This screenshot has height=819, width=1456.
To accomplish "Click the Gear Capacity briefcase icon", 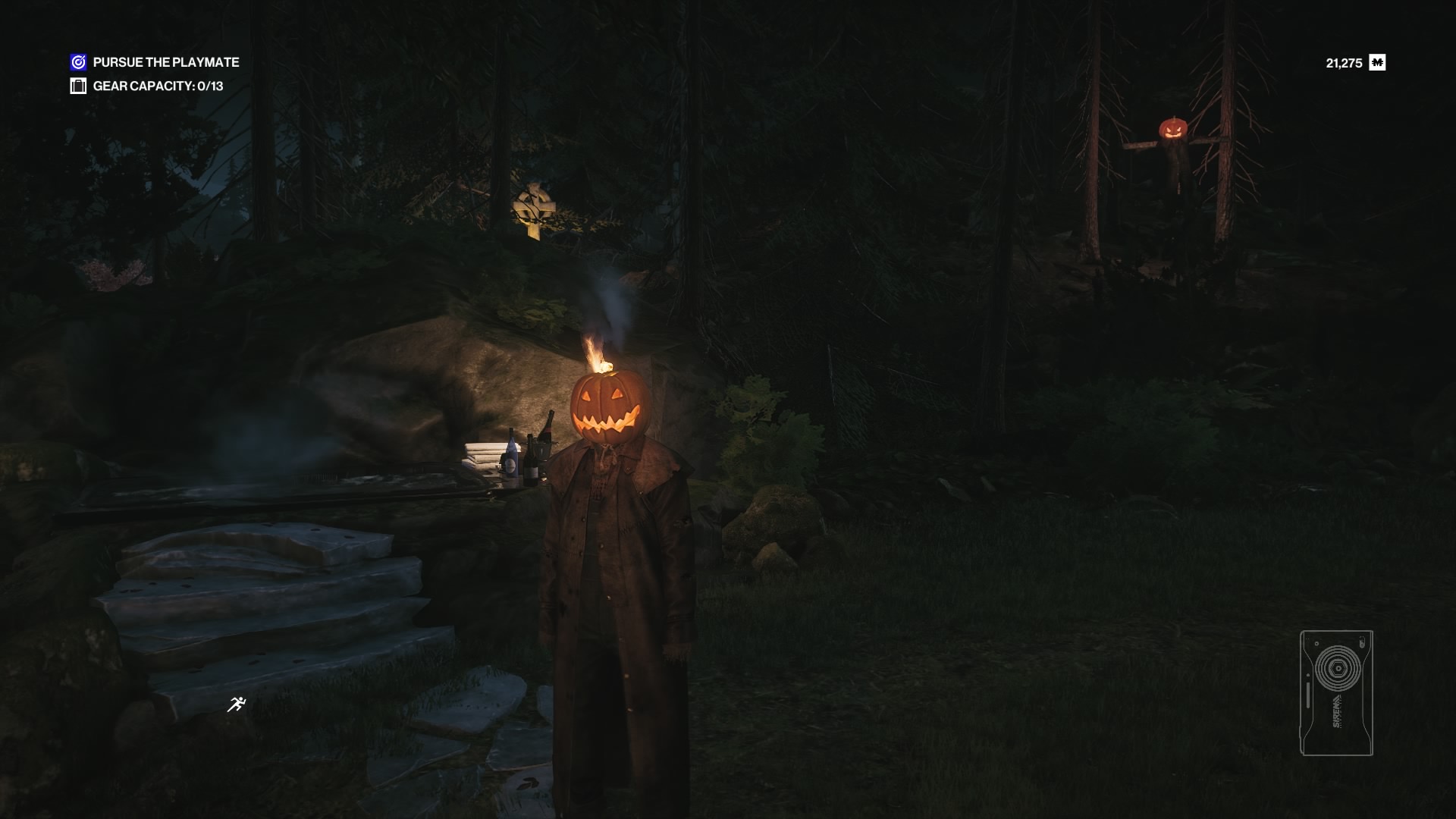I will [x=78, y=86].
